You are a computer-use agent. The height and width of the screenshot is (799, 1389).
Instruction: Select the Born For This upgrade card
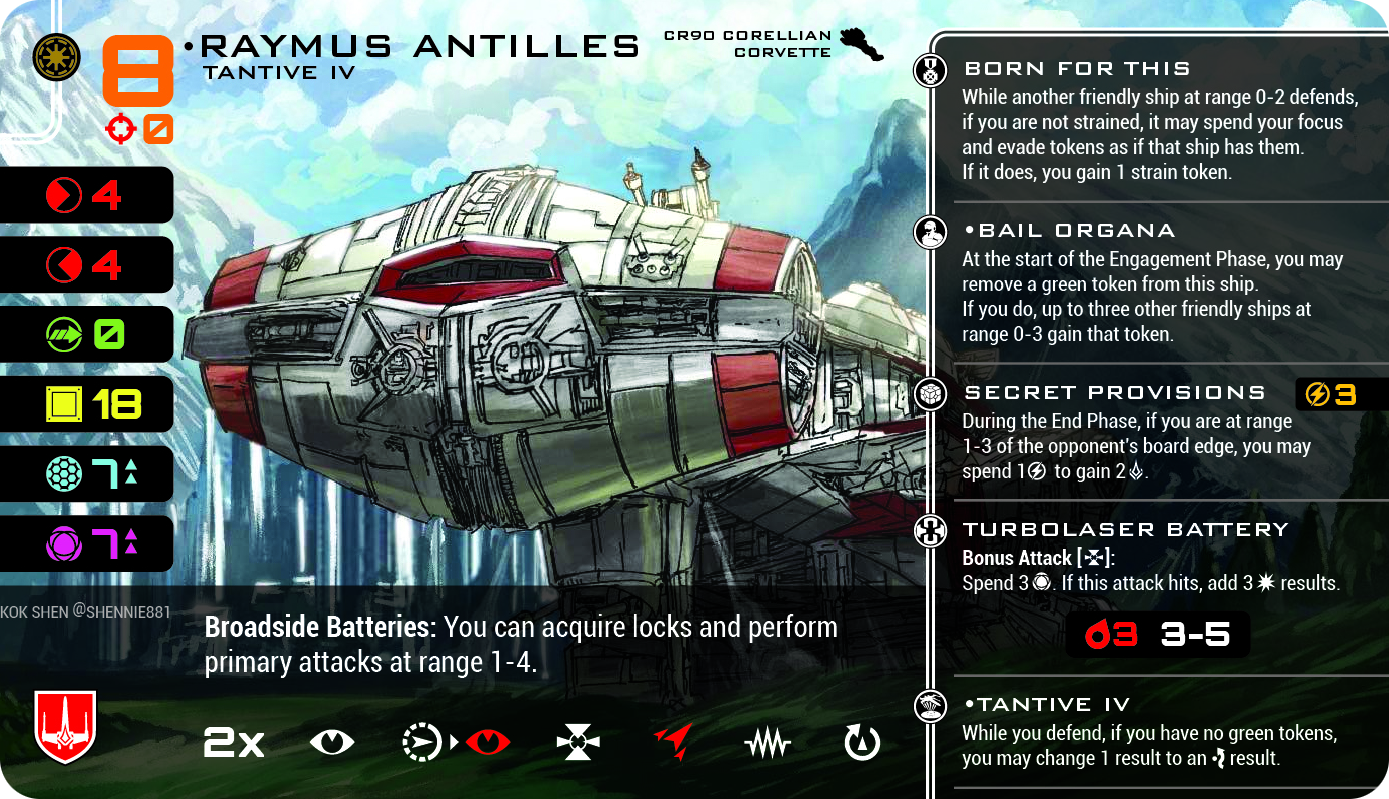1076,69
